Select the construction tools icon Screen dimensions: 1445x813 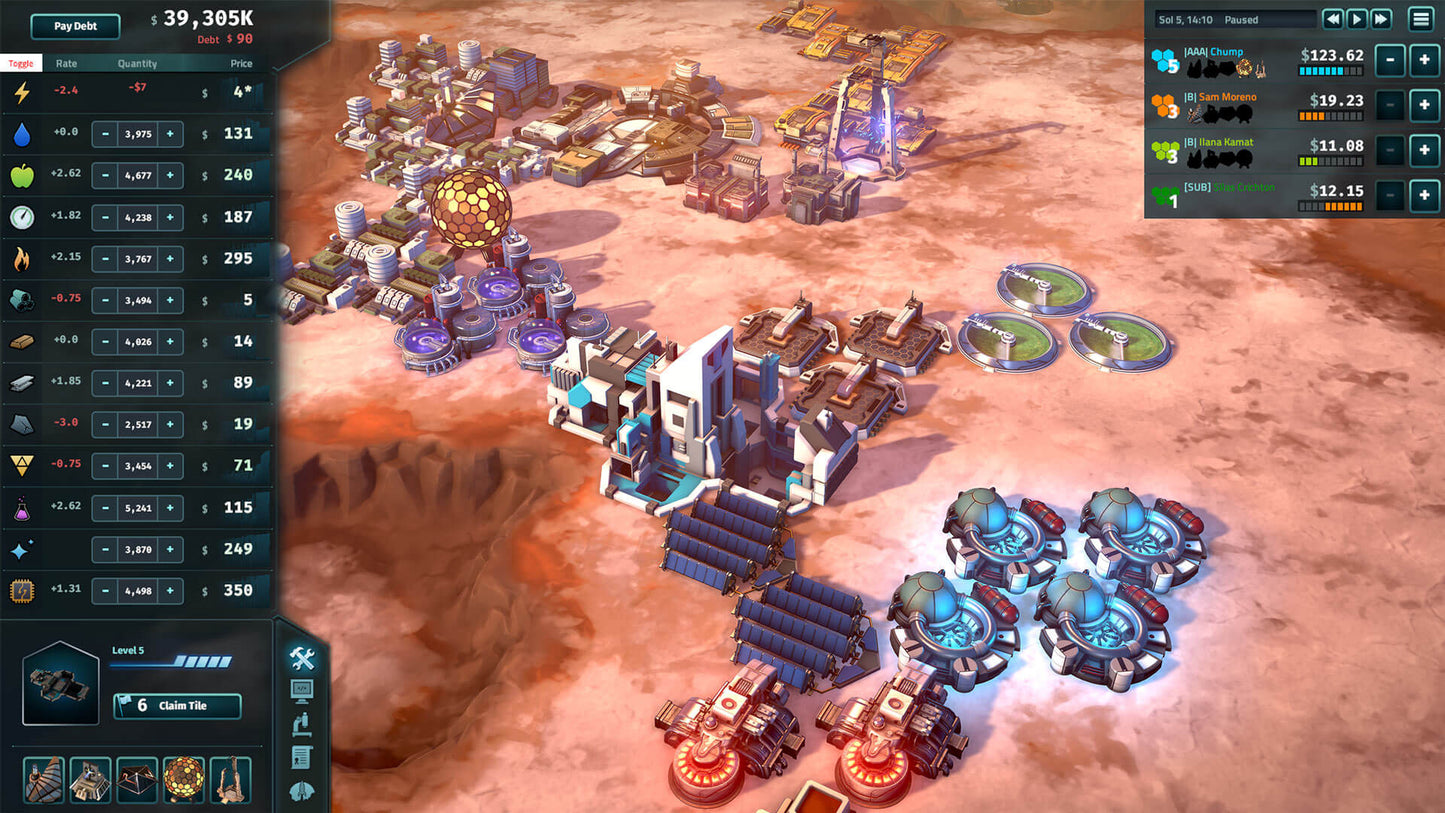pos(301,658)
